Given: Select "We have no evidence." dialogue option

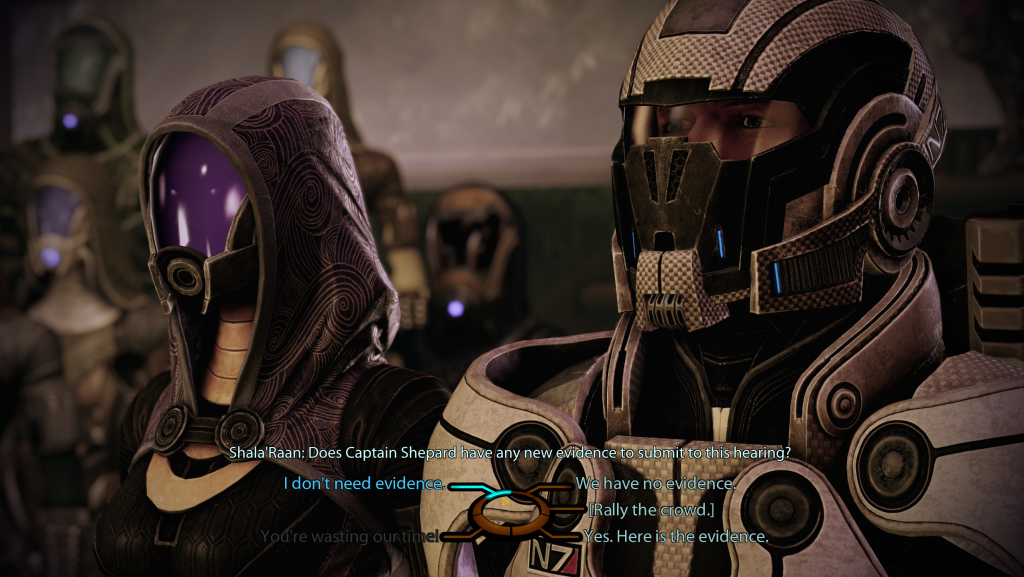Looking at the screenshot, I should [655, 484].
